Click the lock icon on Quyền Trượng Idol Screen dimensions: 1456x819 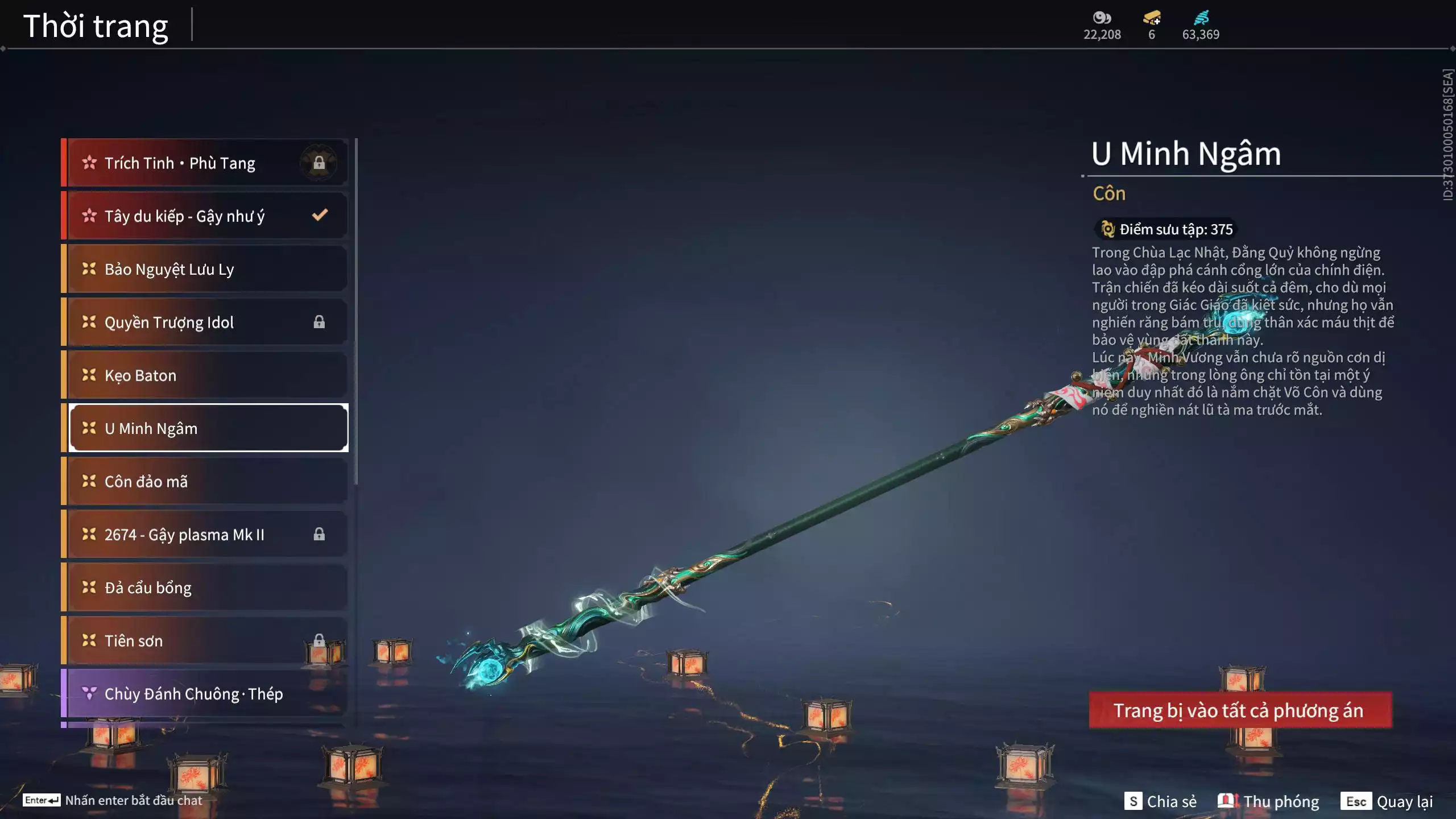click(319, 322)
